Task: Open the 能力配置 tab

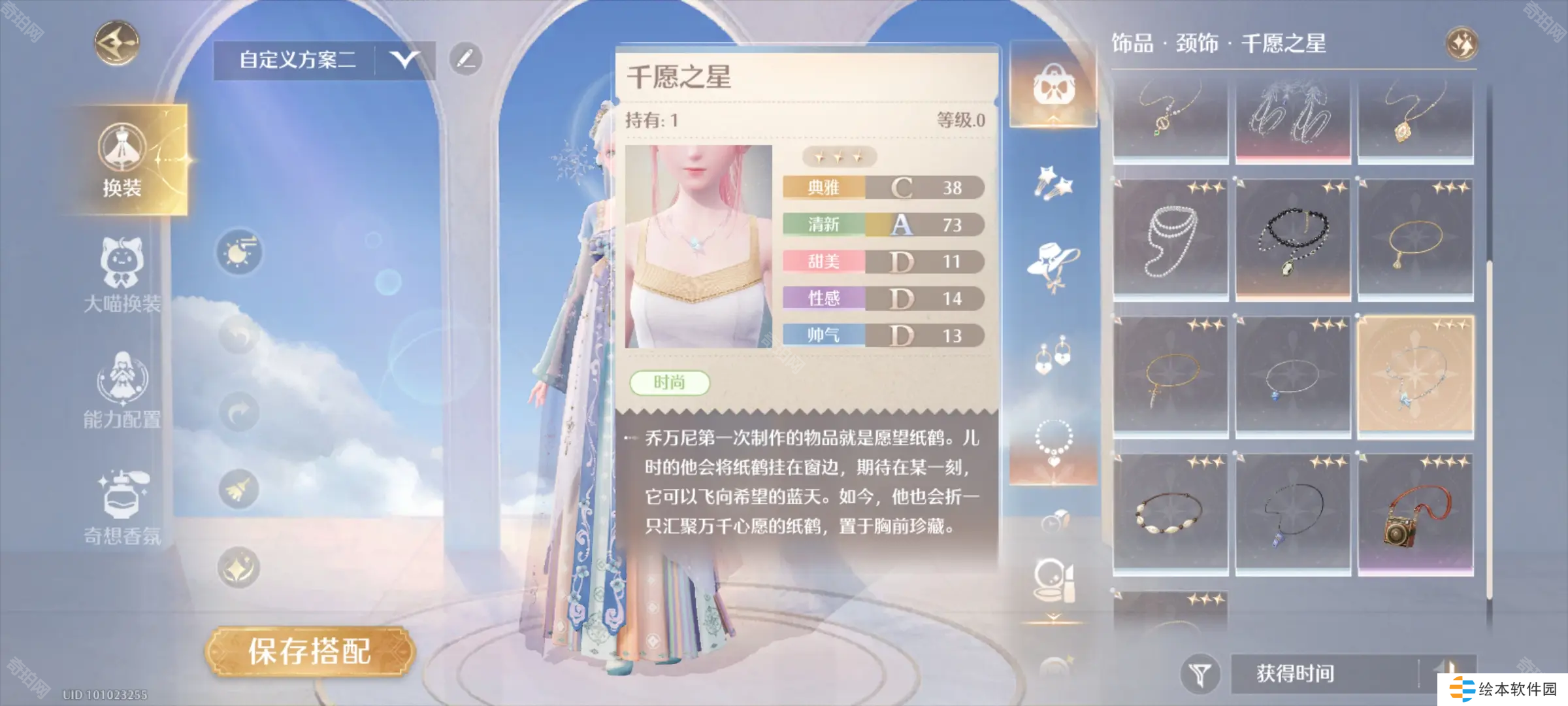Action: coord(122,391)
